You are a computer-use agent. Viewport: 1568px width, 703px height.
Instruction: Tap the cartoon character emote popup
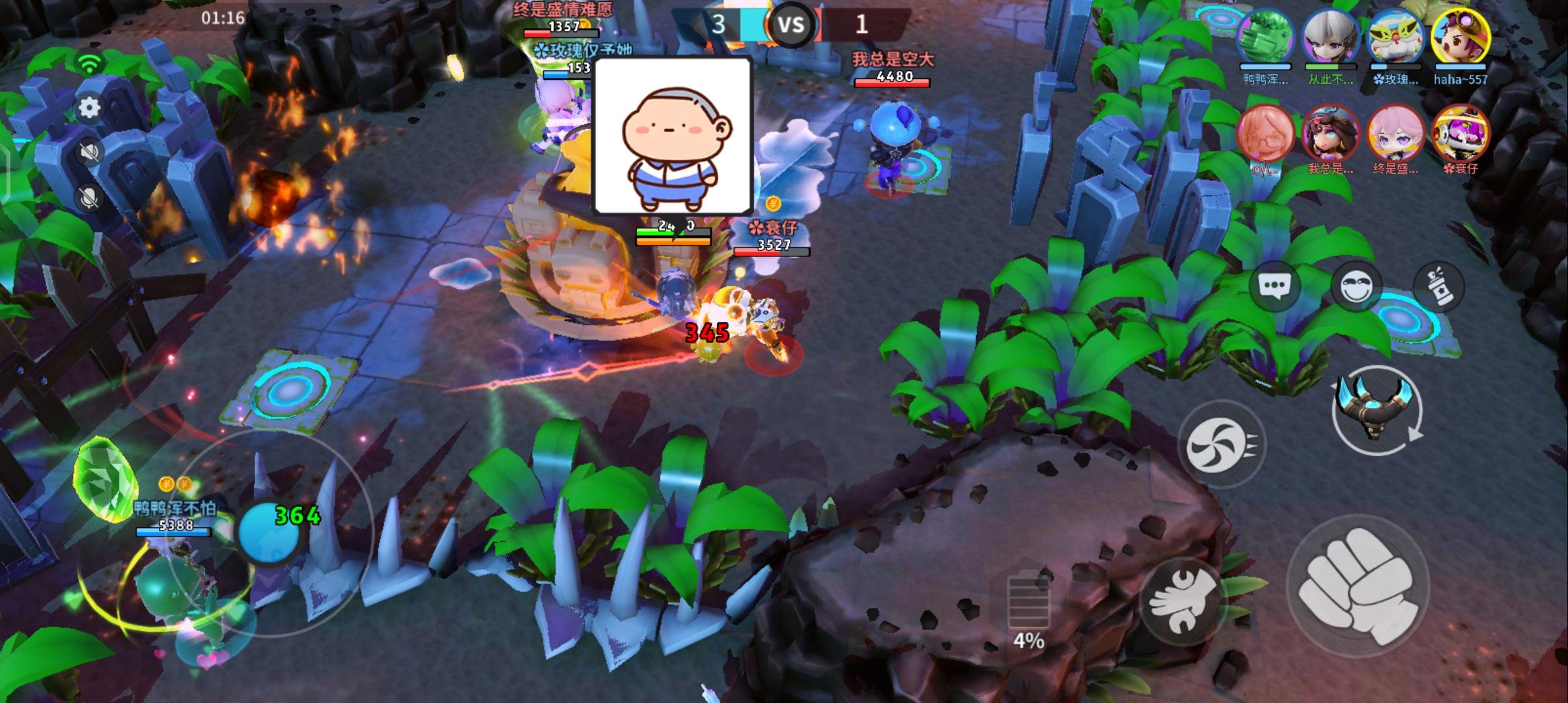coord(672,137)
